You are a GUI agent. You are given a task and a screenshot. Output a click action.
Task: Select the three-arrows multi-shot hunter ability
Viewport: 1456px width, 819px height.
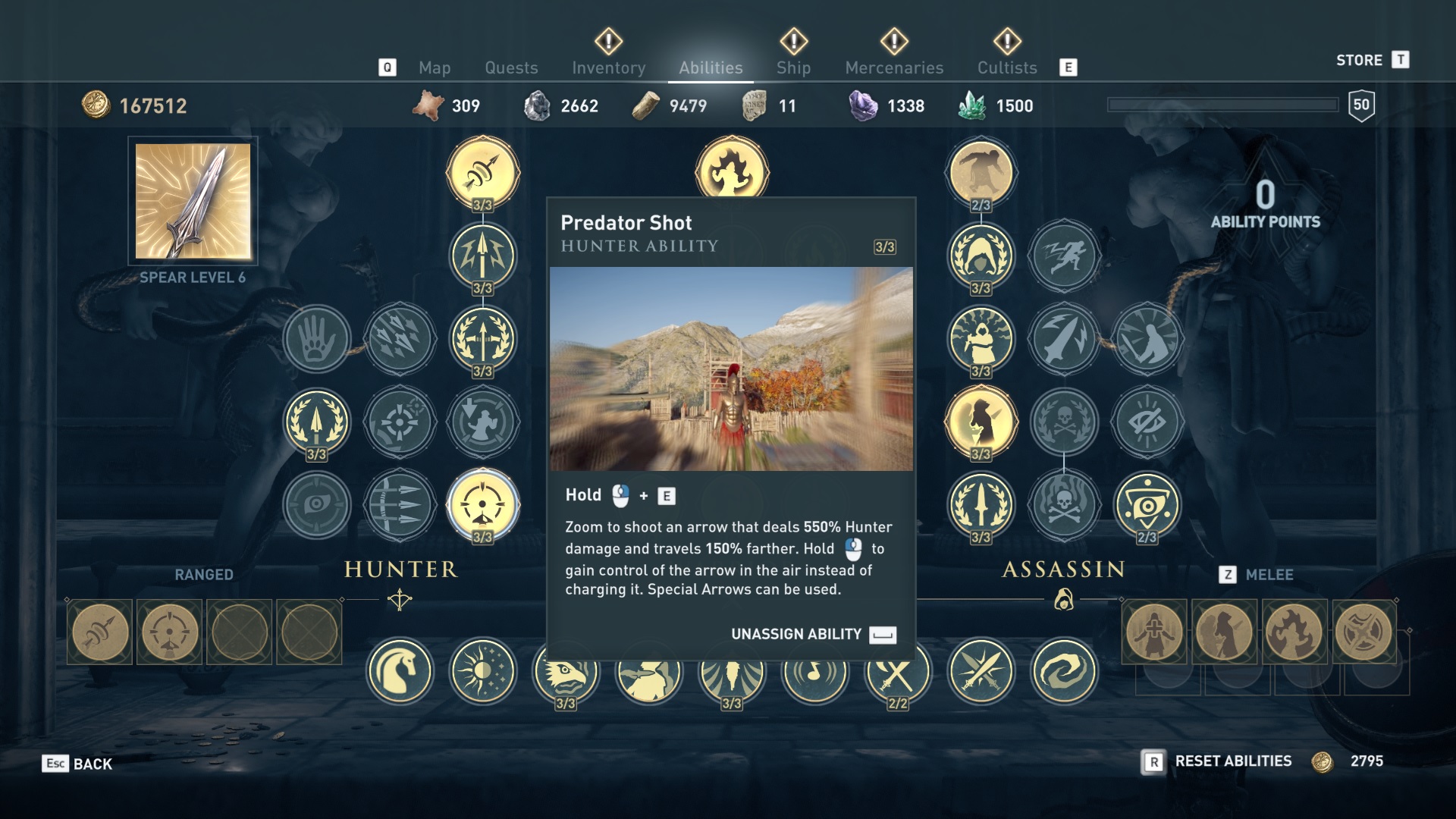400,505
